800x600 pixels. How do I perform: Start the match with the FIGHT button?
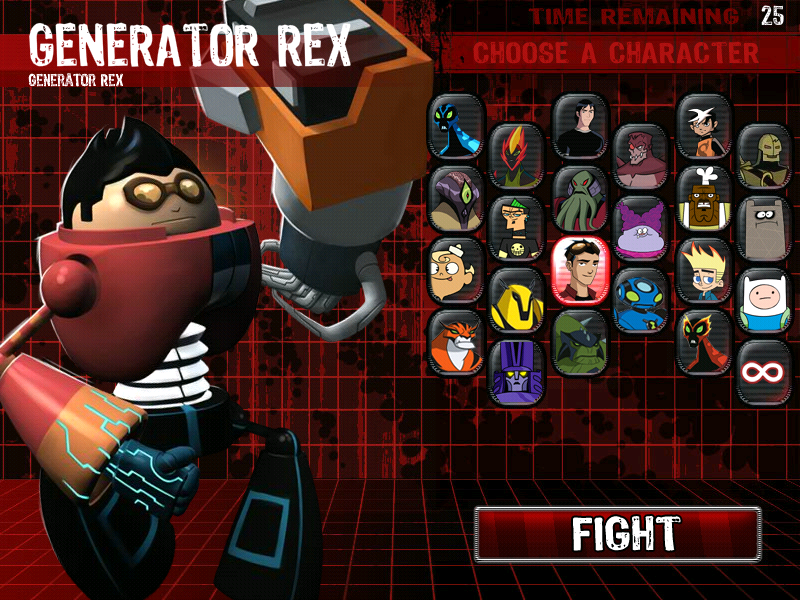[x=617, y=534]
